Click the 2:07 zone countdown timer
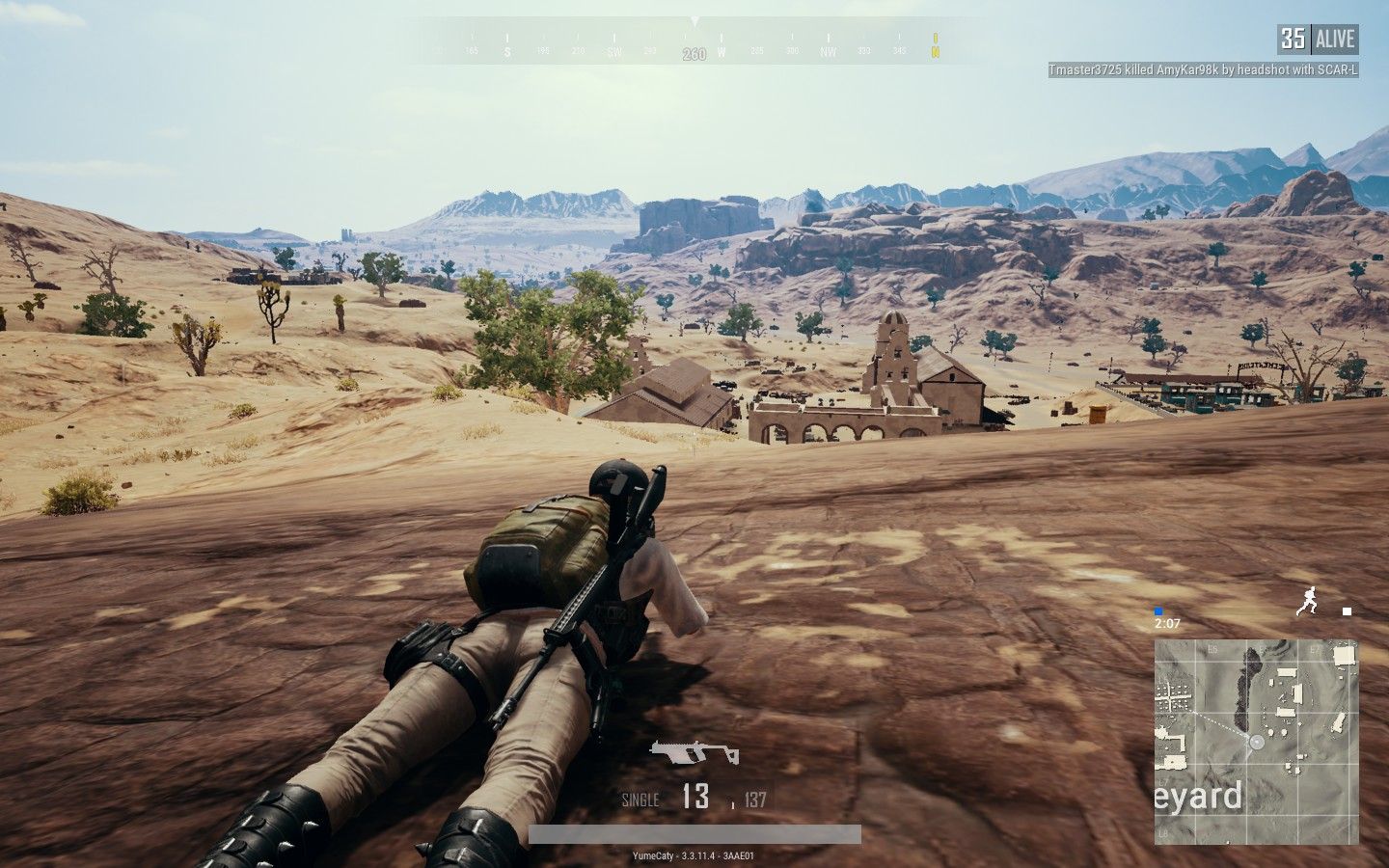The width and height of the screenshot is (1389, 868). pos(1168,622)
